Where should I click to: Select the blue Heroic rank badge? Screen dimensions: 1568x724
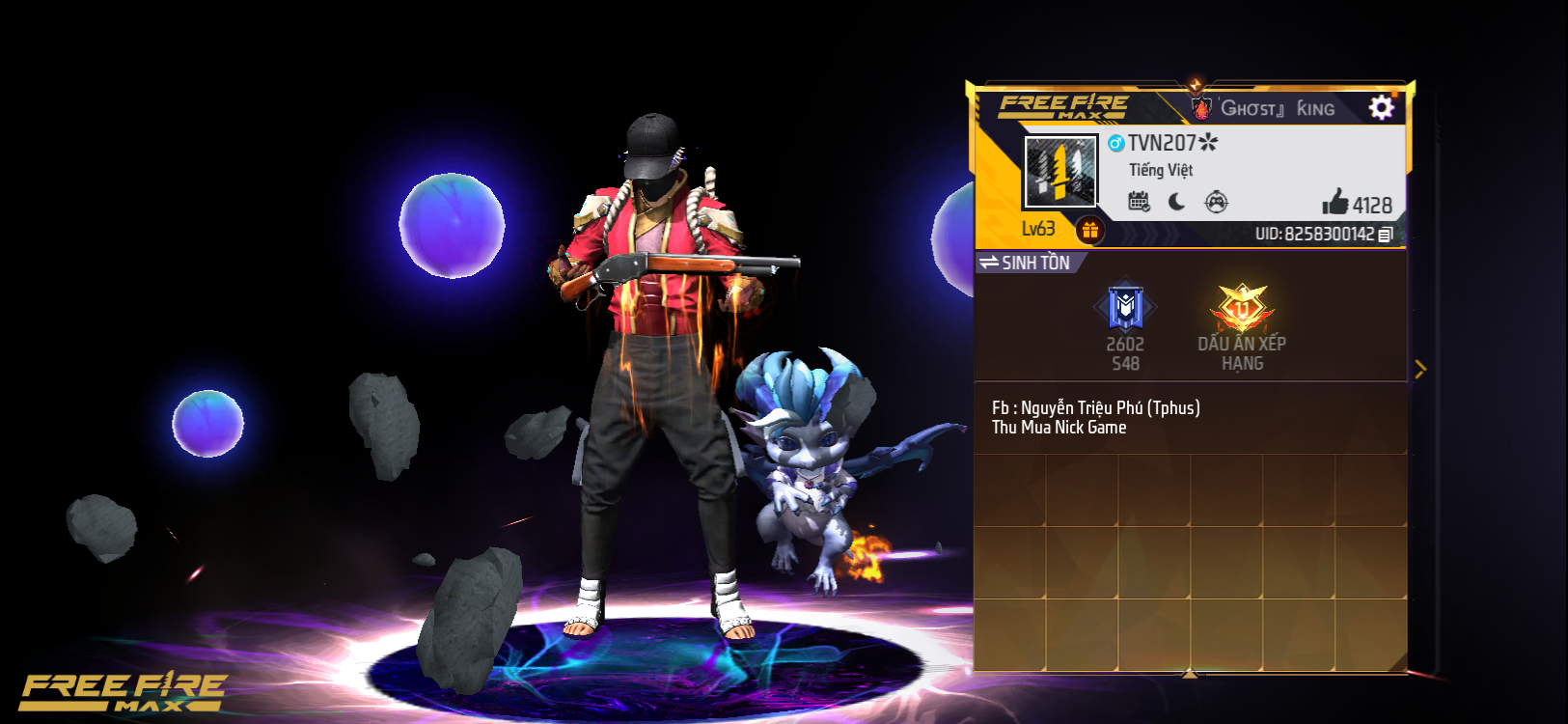[1124, 305]
